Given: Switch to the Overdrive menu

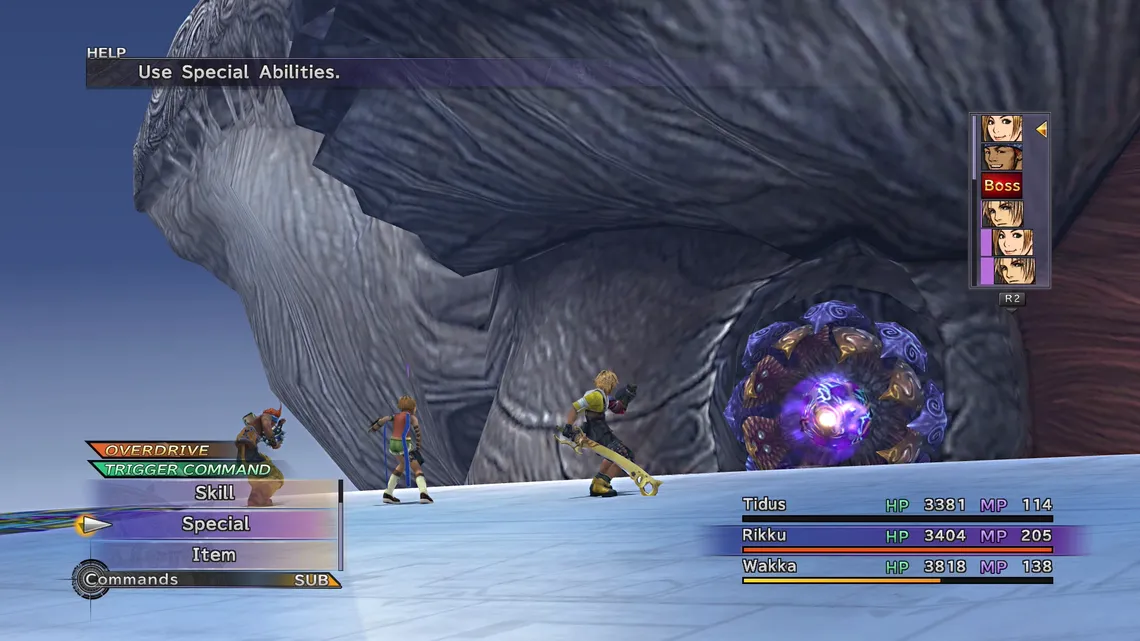Looking at the screenshot, I should click(158, 451).
